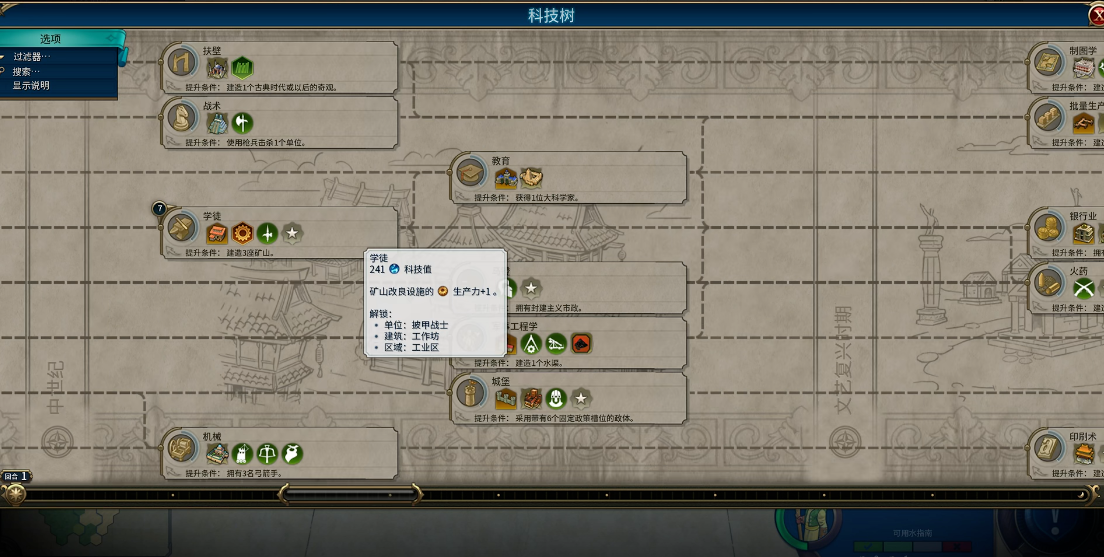Select the 教育 technology node
The image size is (1104, 557).
pyautogui.click(x=470, y=173)
